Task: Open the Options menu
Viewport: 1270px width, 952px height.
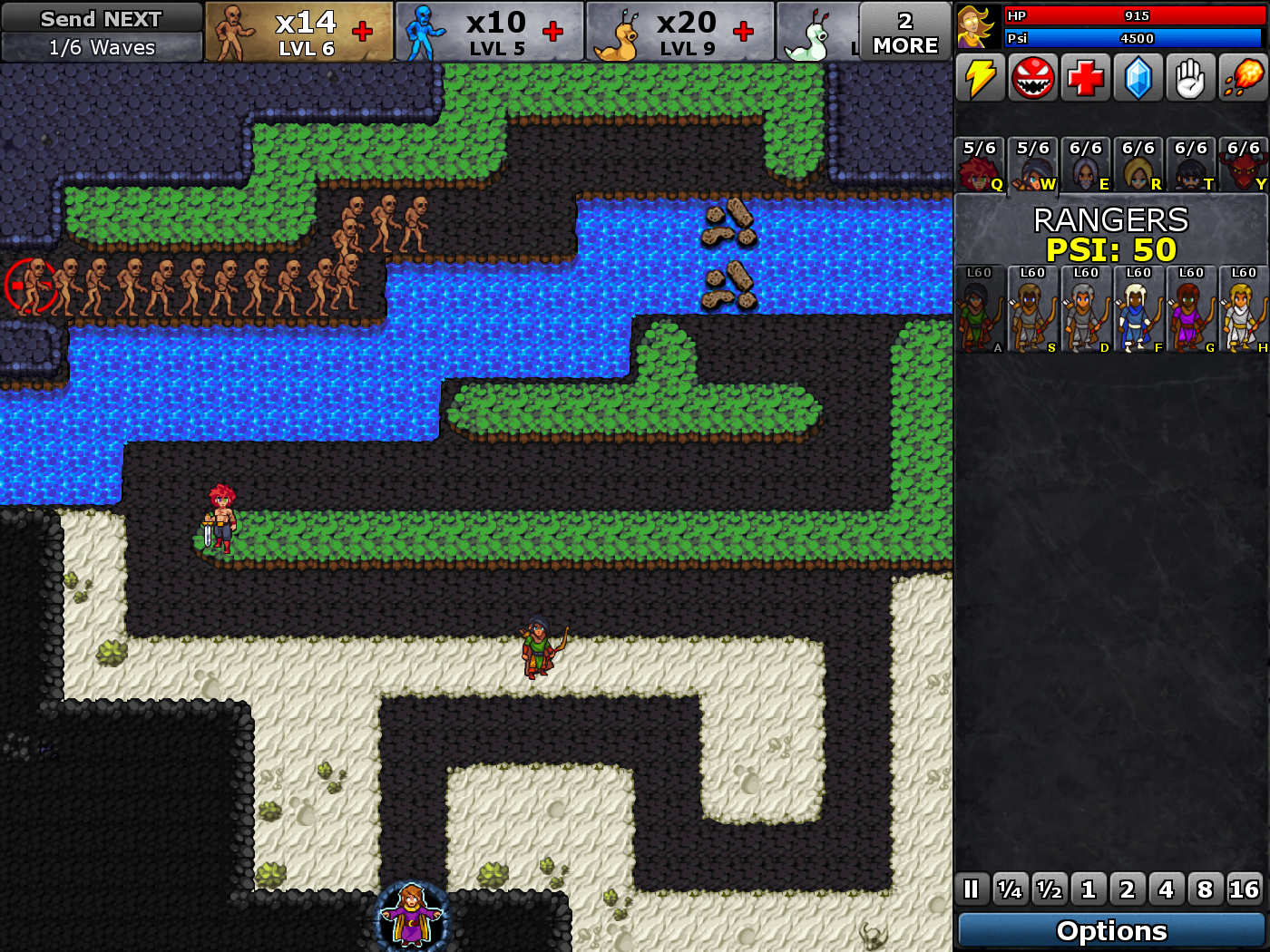Action: tap(1111, 930)
